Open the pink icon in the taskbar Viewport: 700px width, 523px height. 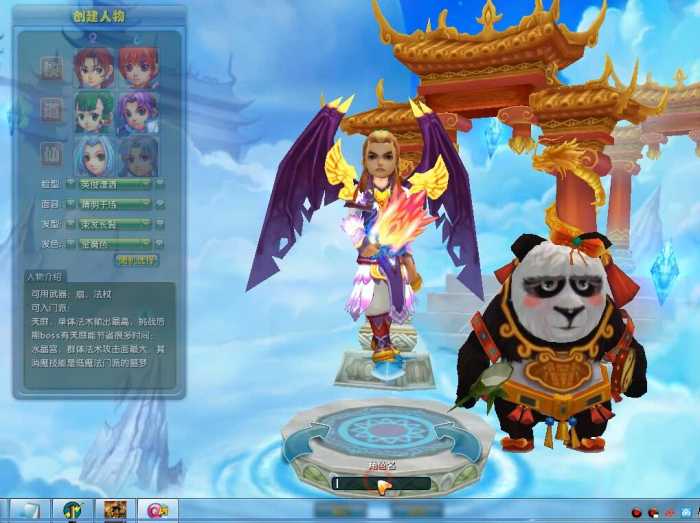coord(157,511)
